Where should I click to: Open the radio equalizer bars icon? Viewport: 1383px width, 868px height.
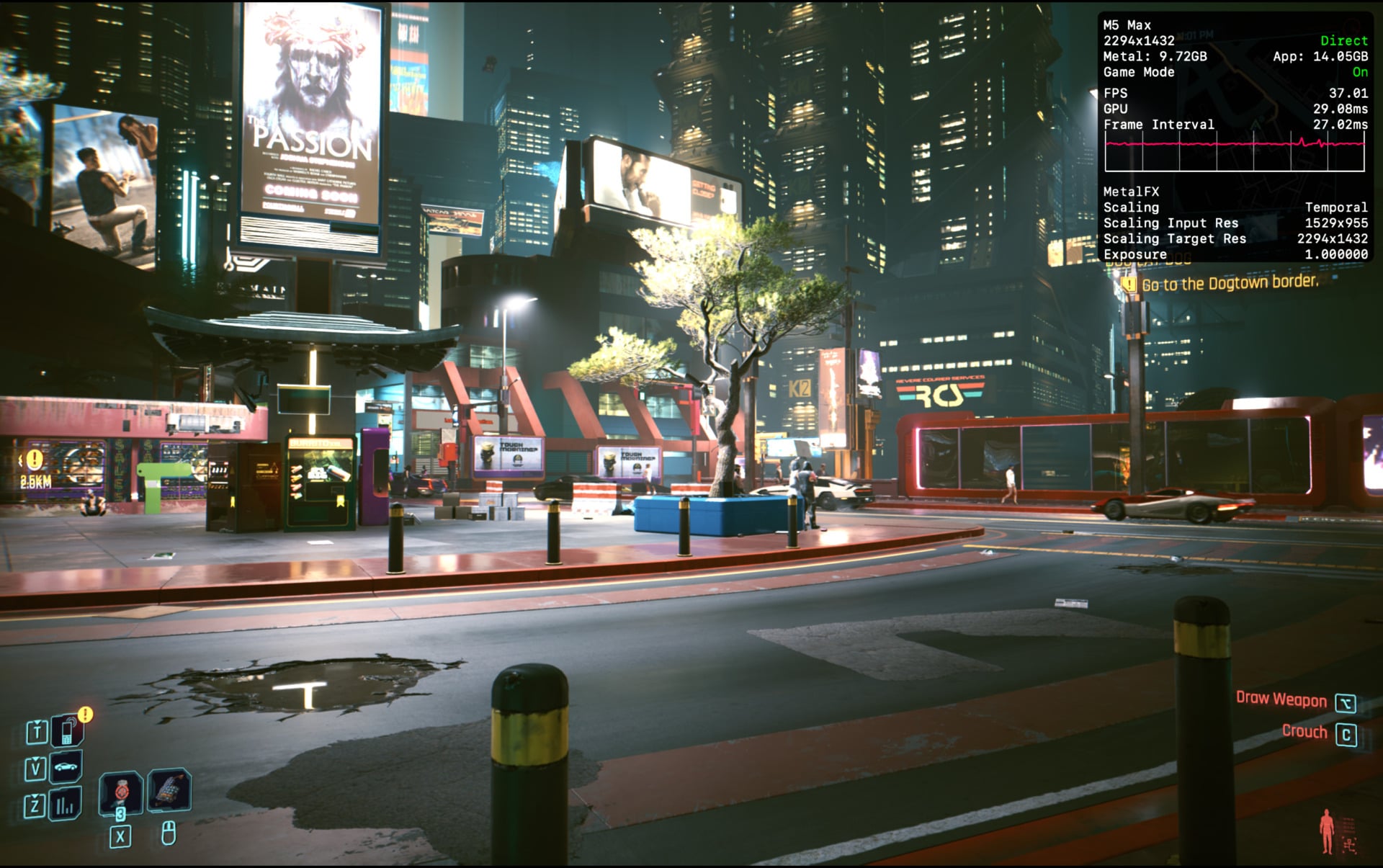pos(66,805)
